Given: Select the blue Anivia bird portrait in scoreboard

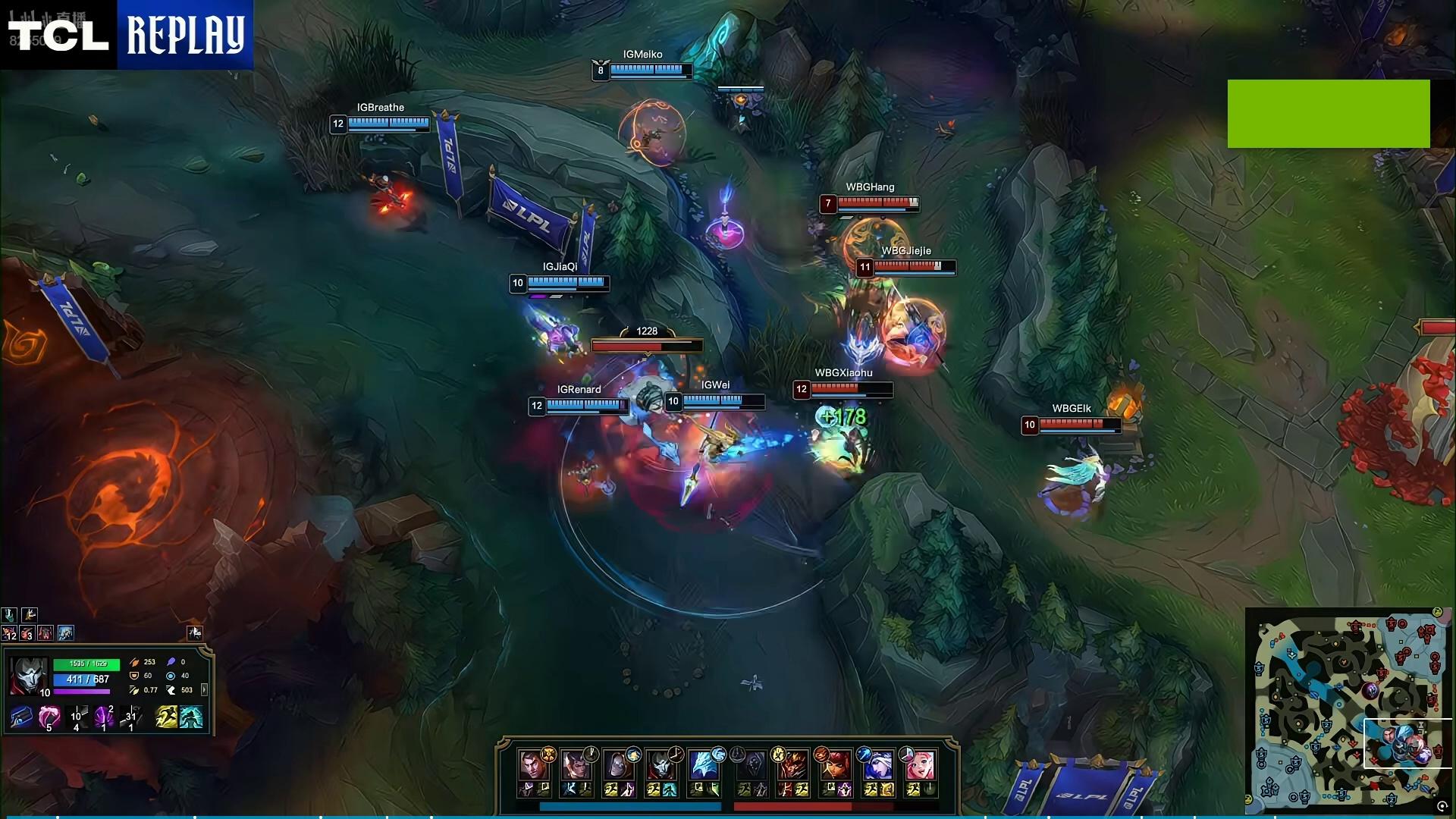Looking at the screenshot, I should [703, 765].
